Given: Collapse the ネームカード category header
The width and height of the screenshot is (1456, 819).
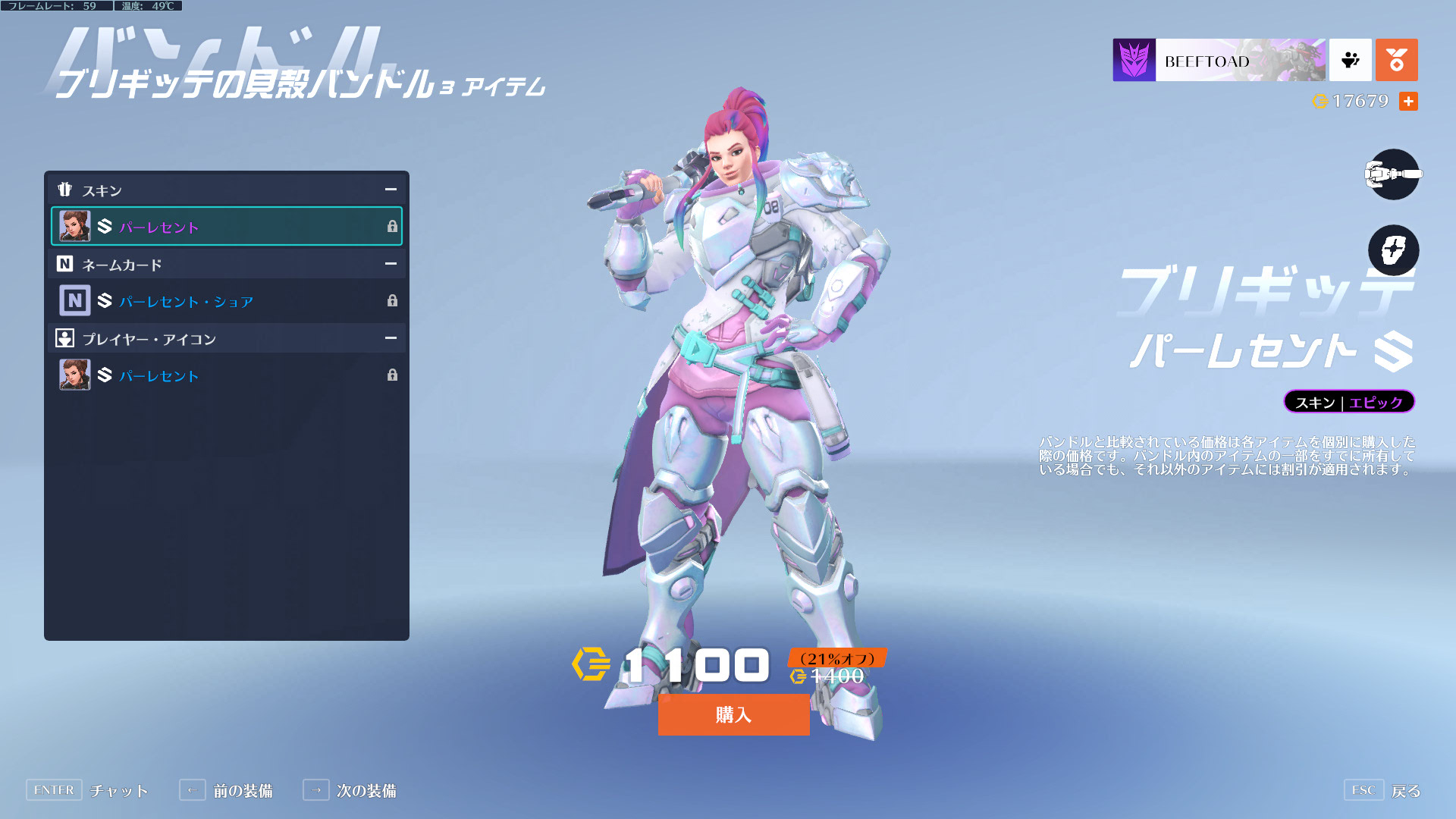Looking at the screenshot, I should pos(390,264).
